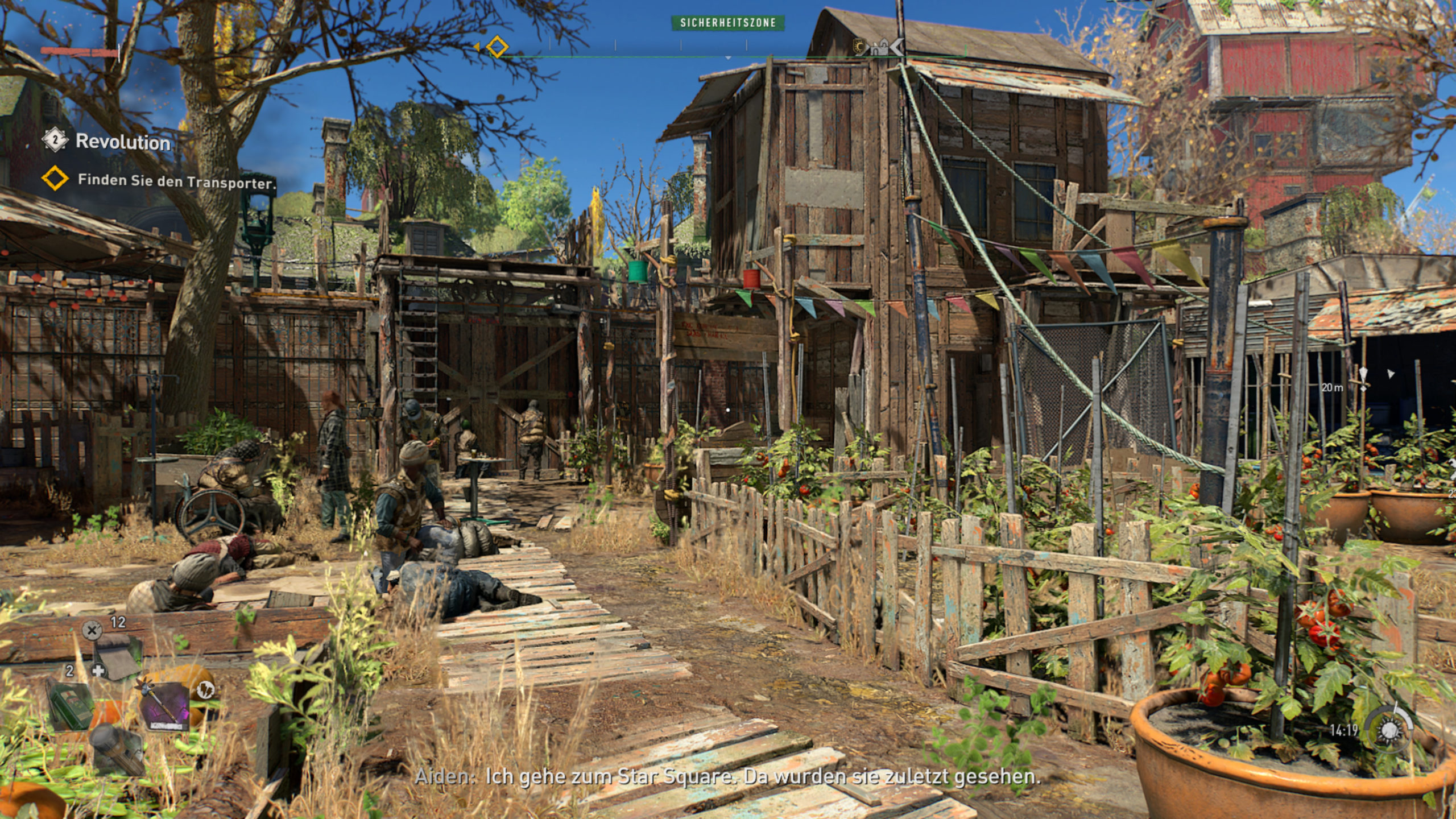Select the yellow diamond quest marker on compass
The image size is (1456, 819).
tap(497, 47)
